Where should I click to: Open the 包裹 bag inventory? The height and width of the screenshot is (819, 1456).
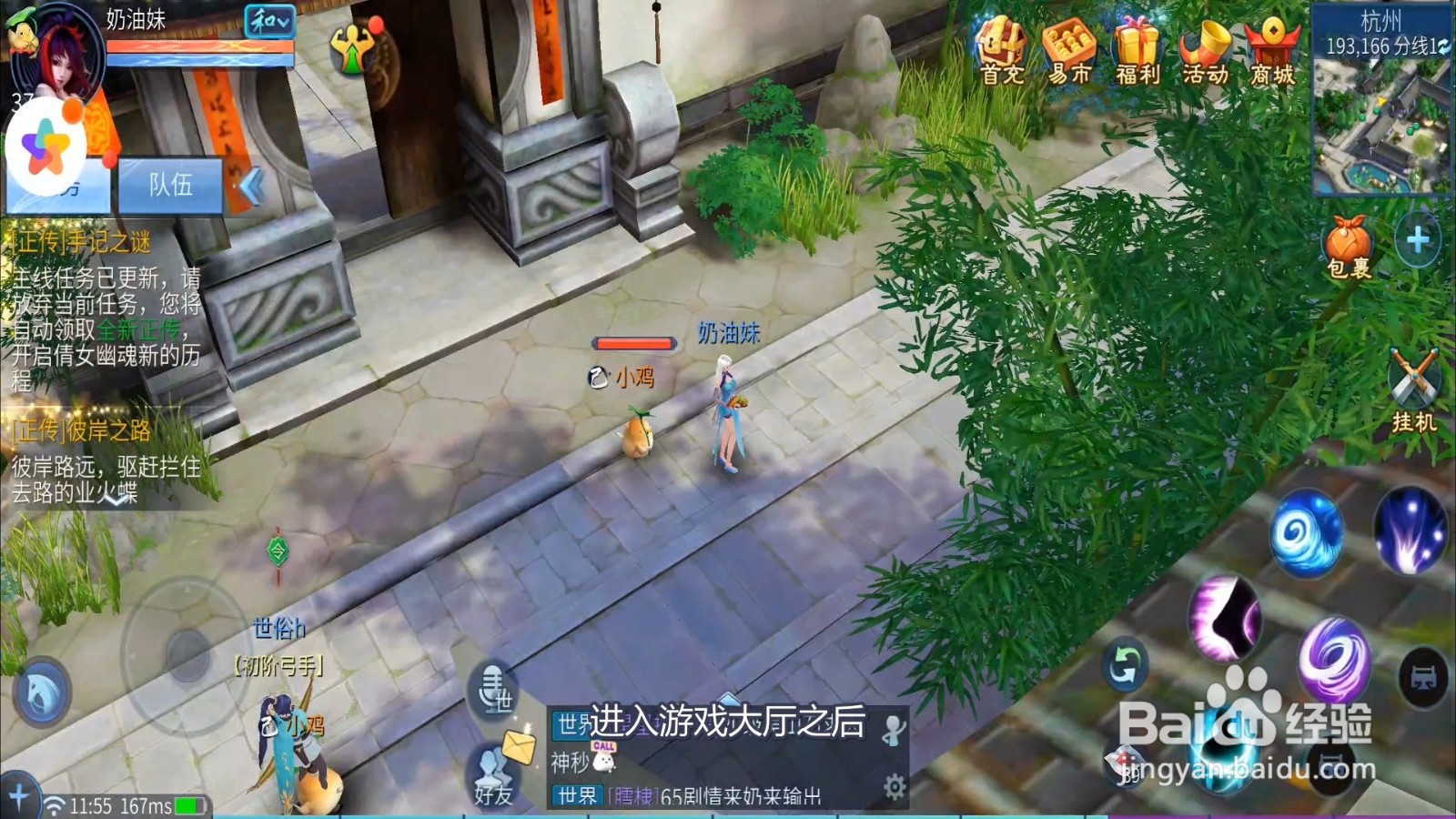coord(1345,241)
